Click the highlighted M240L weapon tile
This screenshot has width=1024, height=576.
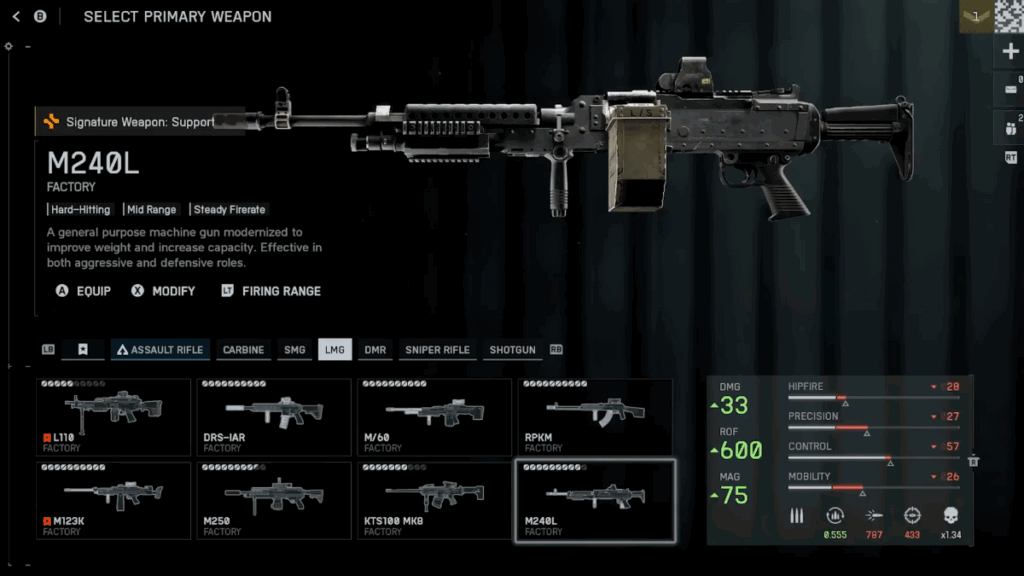pyautogui.click(x=595, y=500)
